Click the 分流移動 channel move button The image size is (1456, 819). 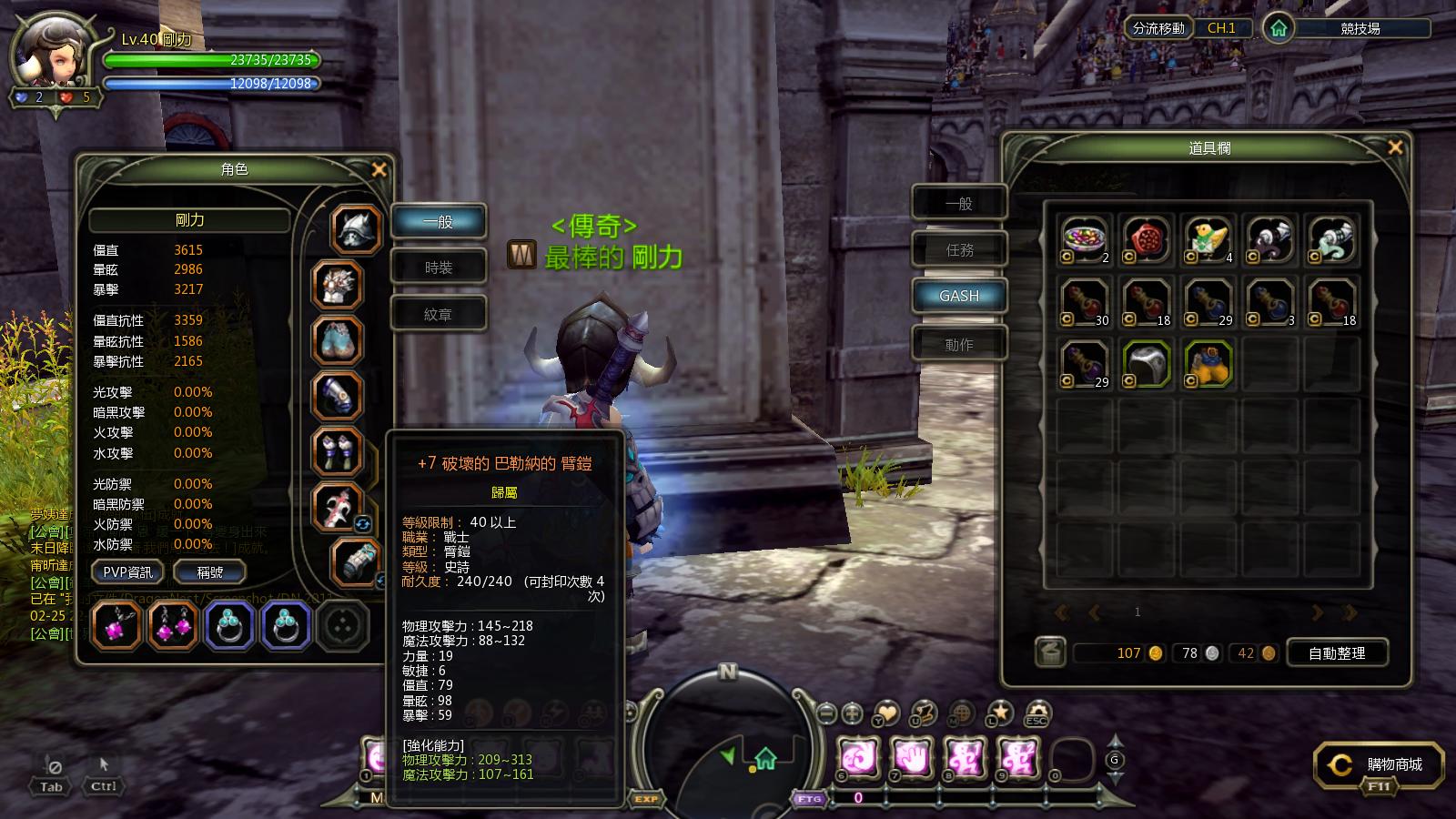[x=1158, y=28]
